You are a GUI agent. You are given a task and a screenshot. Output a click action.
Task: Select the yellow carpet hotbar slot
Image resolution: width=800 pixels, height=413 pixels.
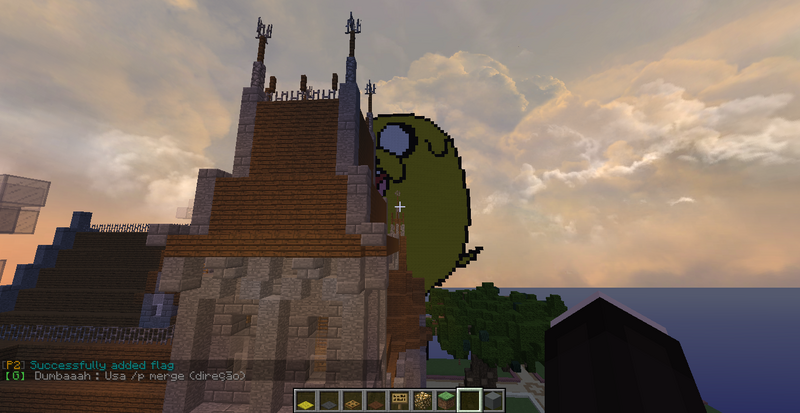pos(305,401)
